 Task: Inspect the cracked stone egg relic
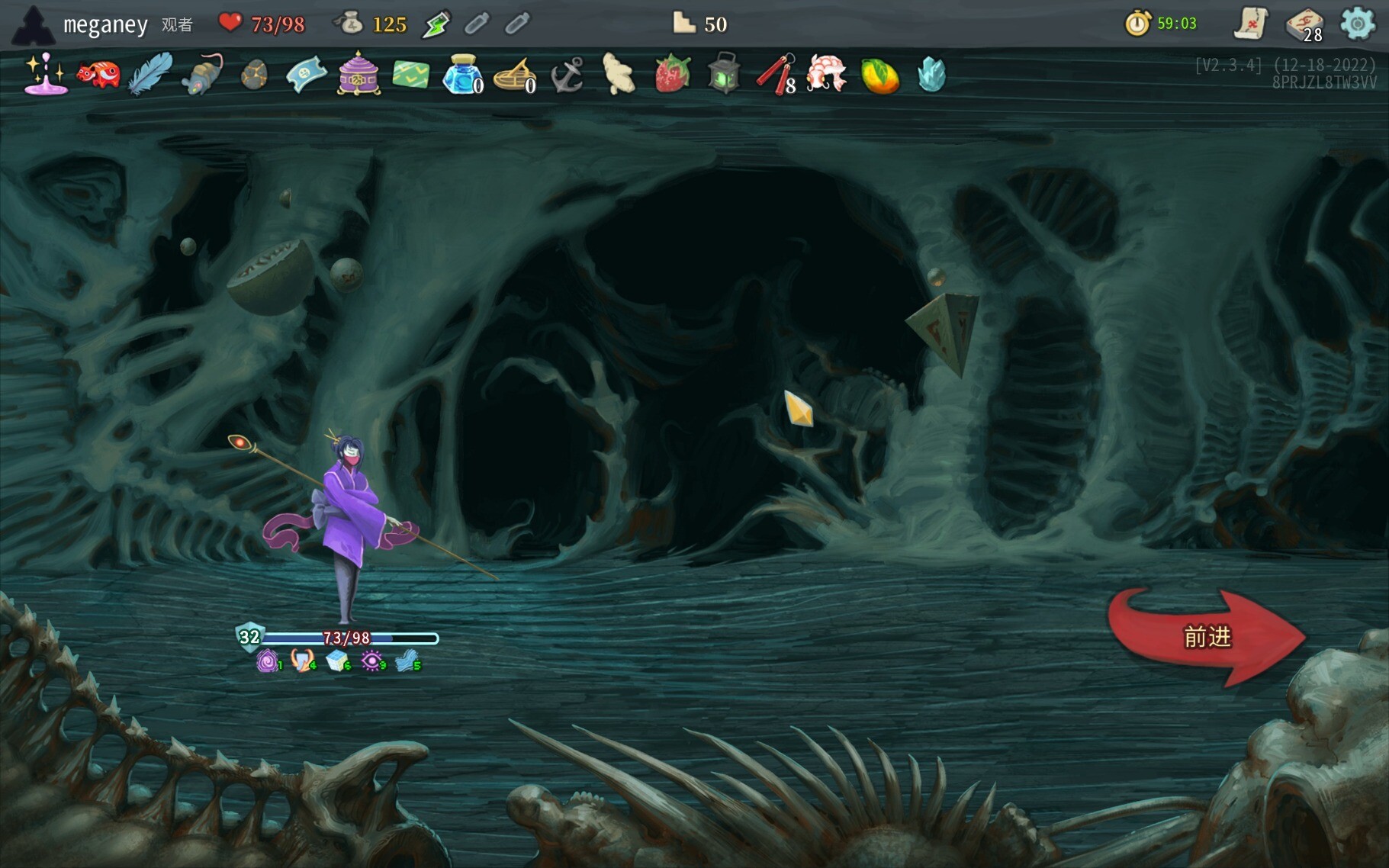click(254, 76)
